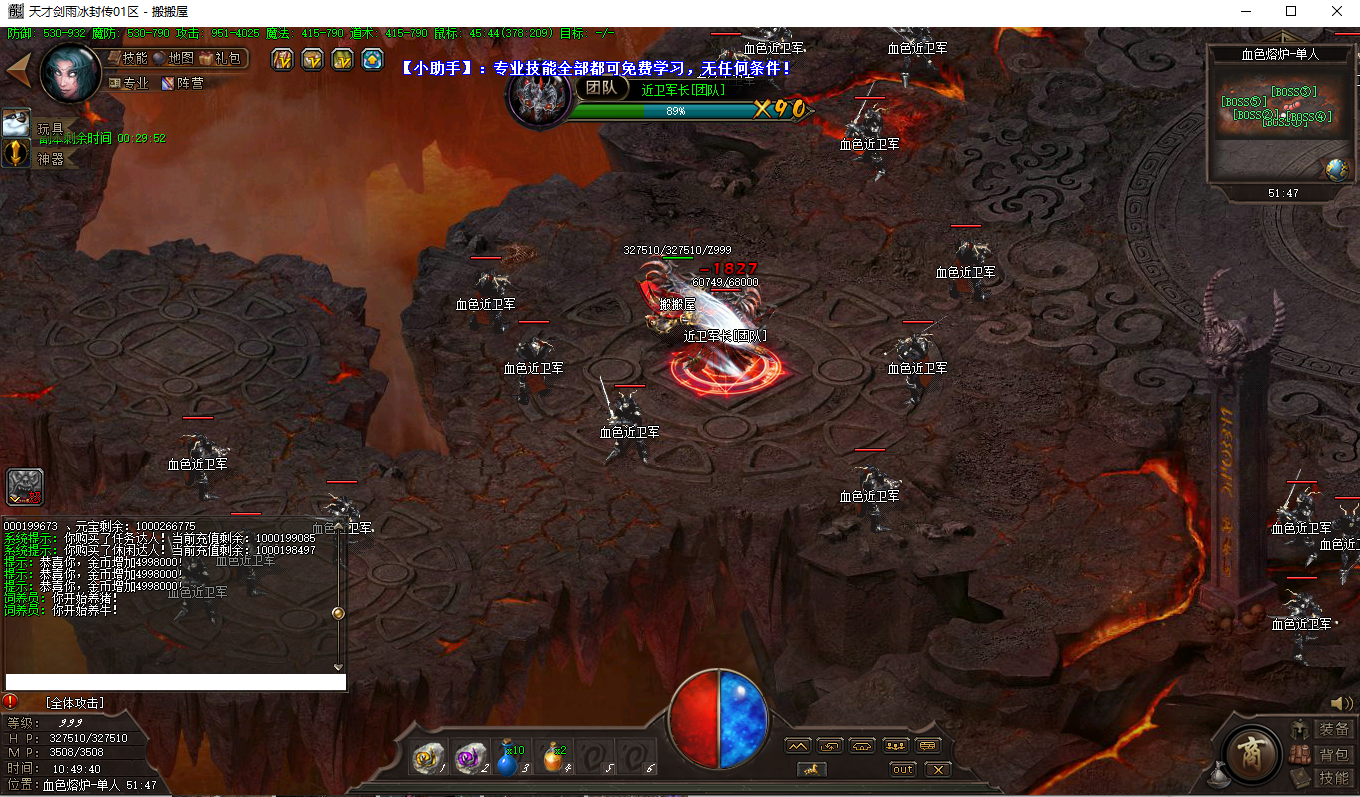Click the chat input field
Viewport: 1360px width, 797px height.
coord(175,682)
